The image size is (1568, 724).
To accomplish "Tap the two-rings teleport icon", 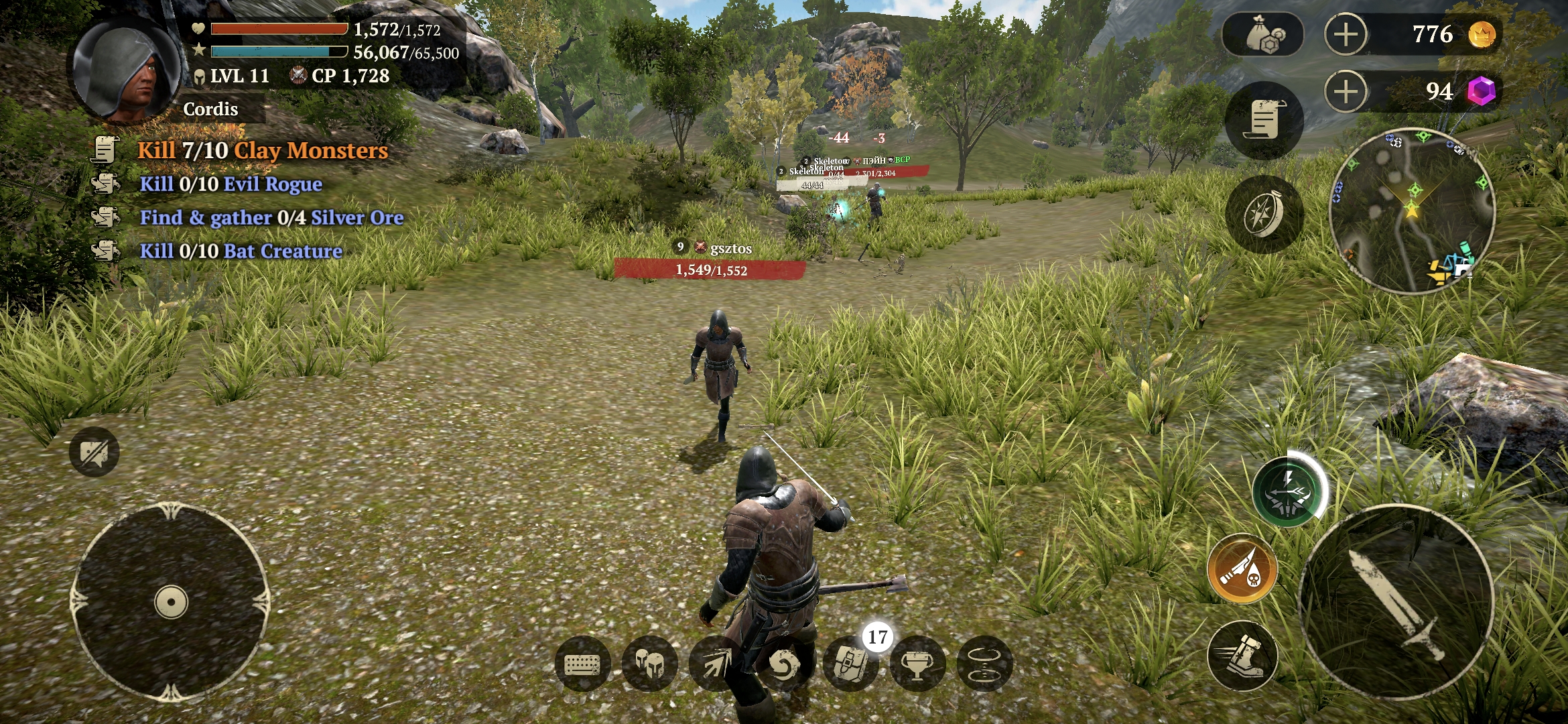I will point(984,664).
